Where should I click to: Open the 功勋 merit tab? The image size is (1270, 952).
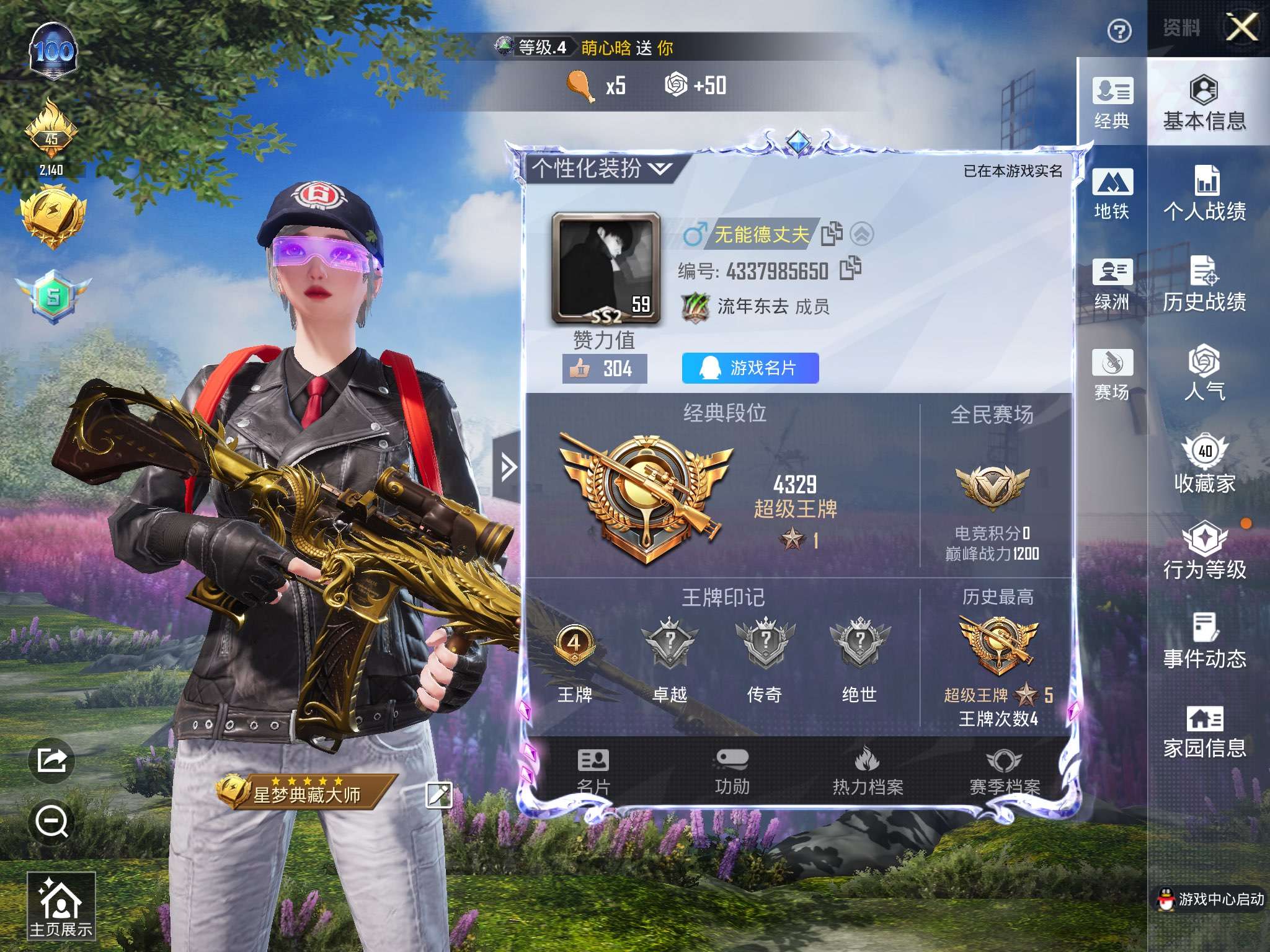[x=732, y=772]
